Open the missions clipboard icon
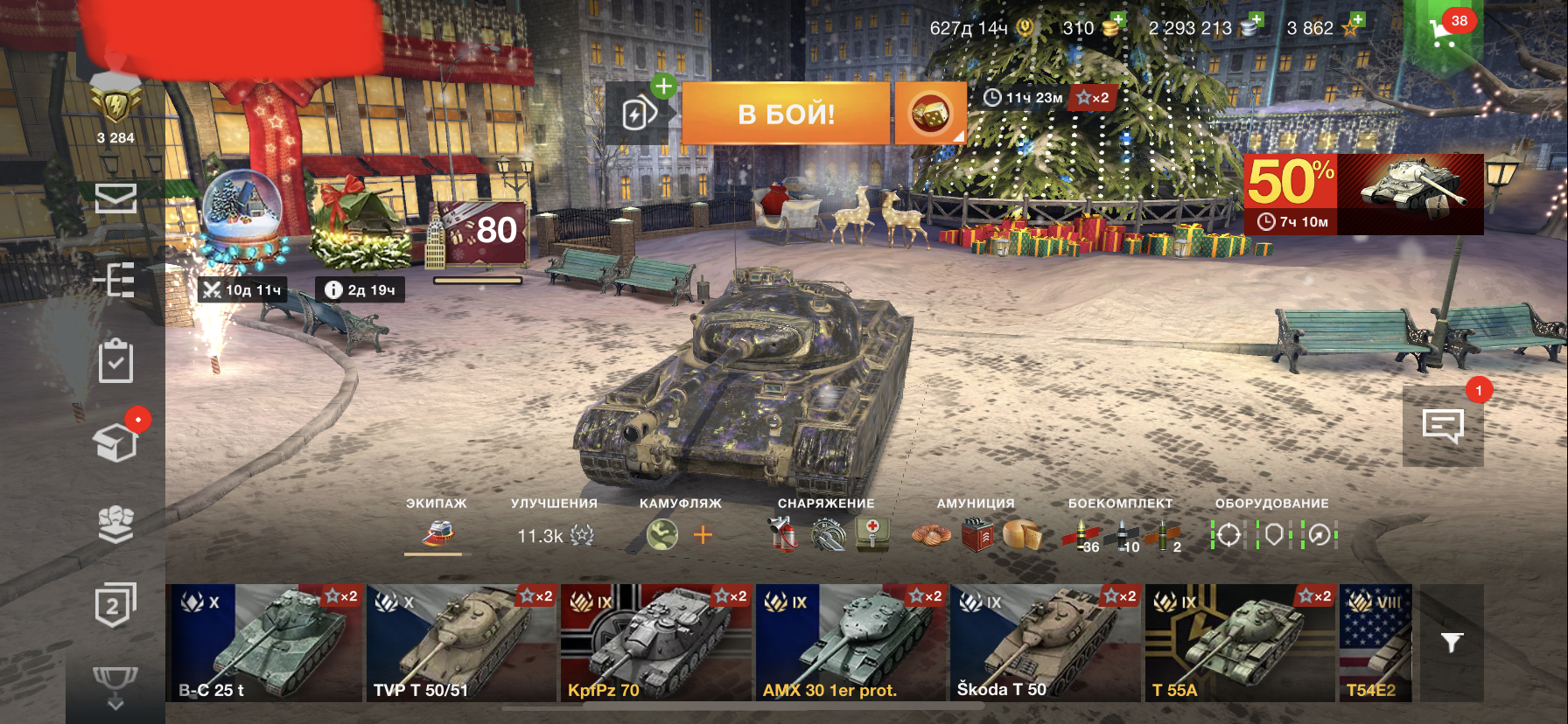Screen dimensions: 1568x724 pyautogui.click(x=115, y=361)
